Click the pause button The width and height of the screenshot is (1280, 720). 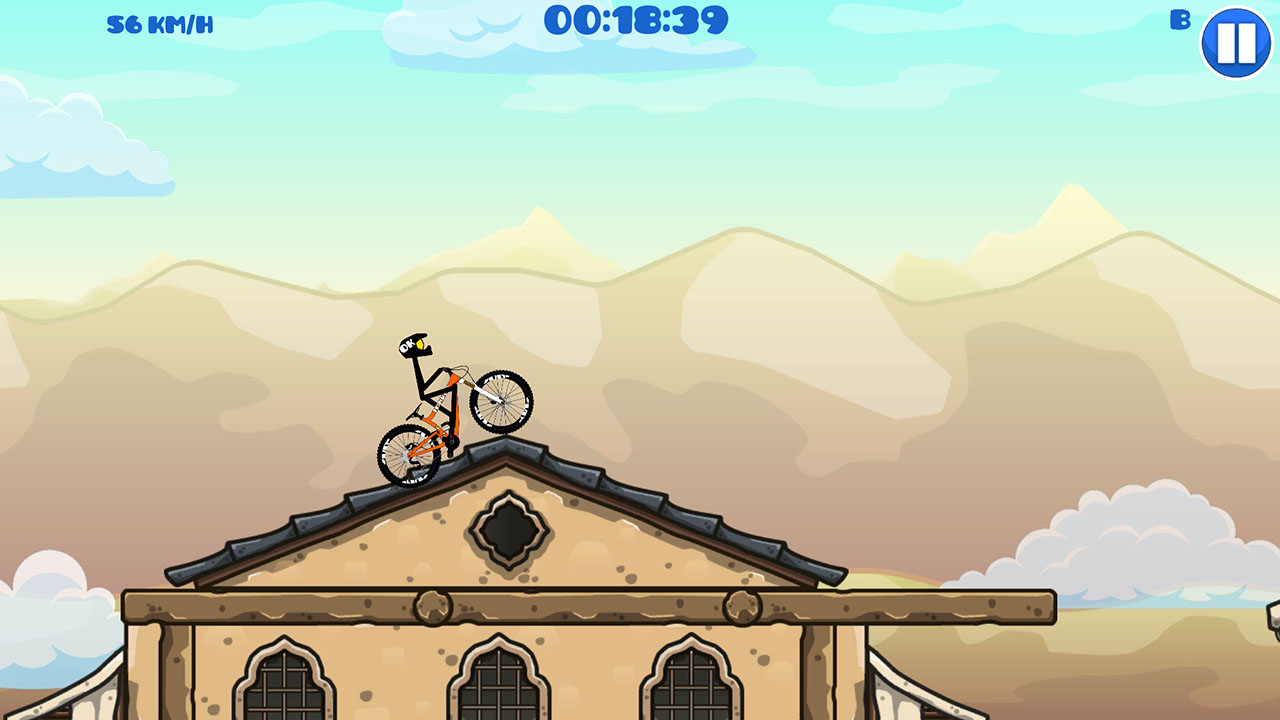coord(1237,44)
